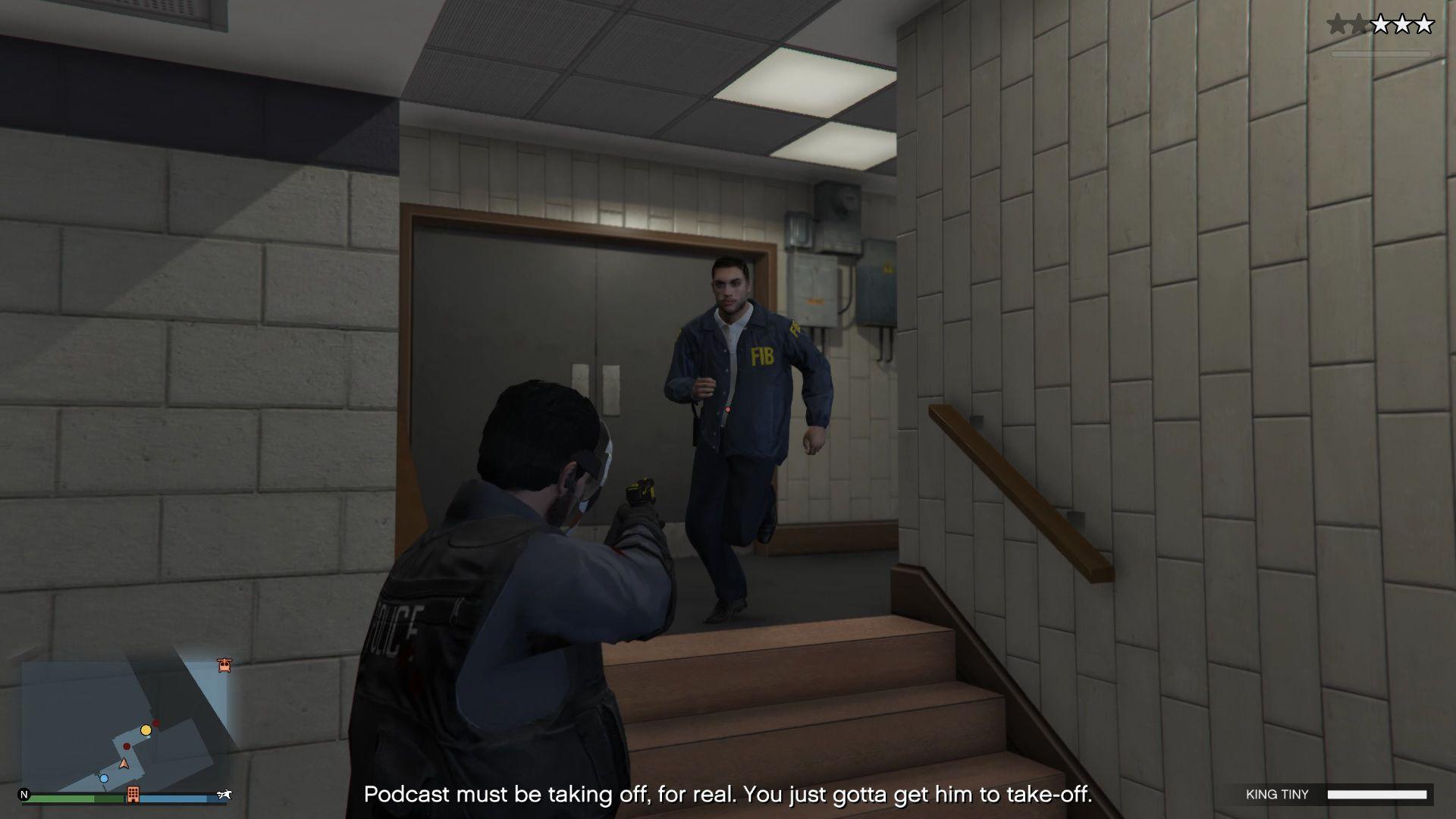Viewport: 1456px width, 819px height.
Task: Click the blue friendly blip on the minimap
Action: pos(104,779)
